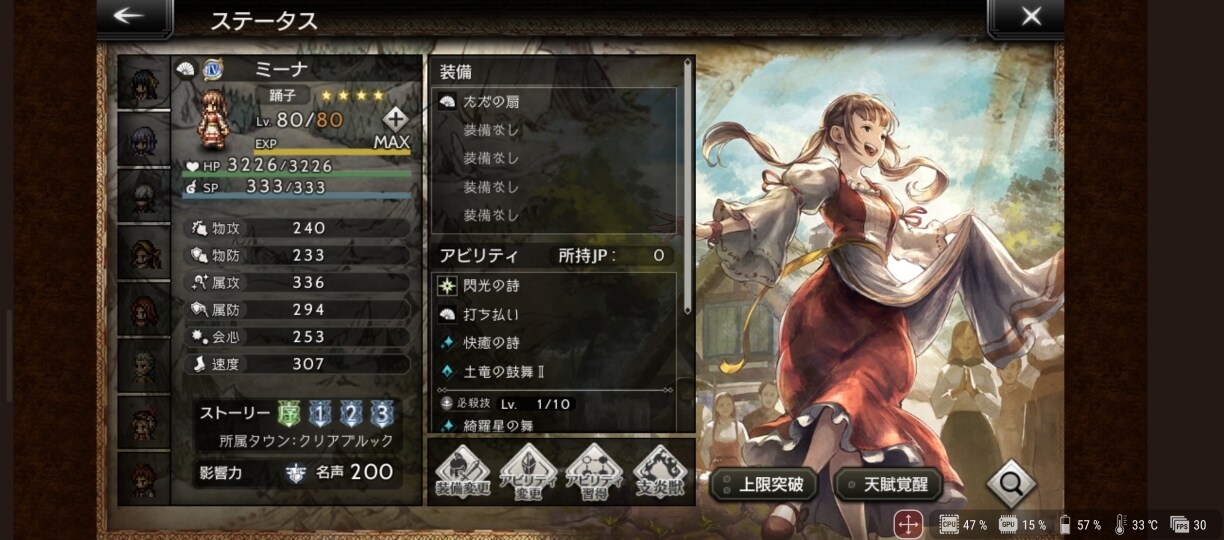Screen dimensions: 1224x540
Task: Open the アビリティ習得 ability learning menu
Action: click(594, 471)
